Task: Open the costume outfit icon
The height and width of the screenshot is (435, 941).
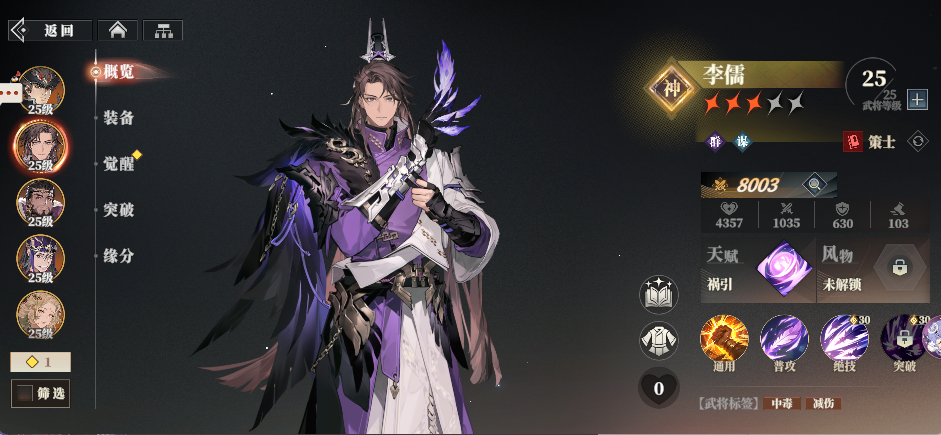Action: (658, 341)
